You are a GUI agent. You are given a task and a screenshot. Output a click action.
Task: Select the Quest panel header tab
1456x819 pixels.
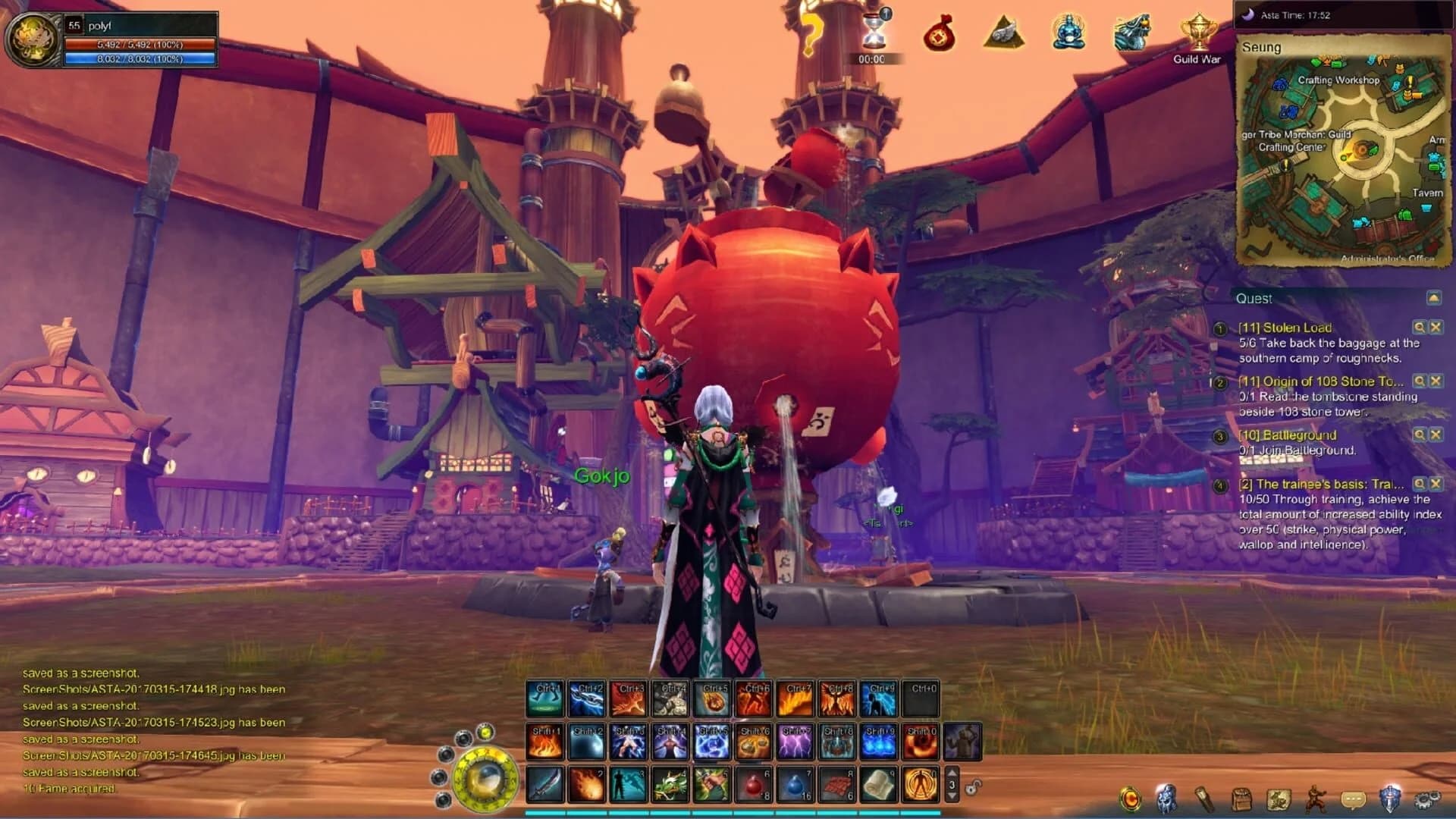click(1252, 299)
